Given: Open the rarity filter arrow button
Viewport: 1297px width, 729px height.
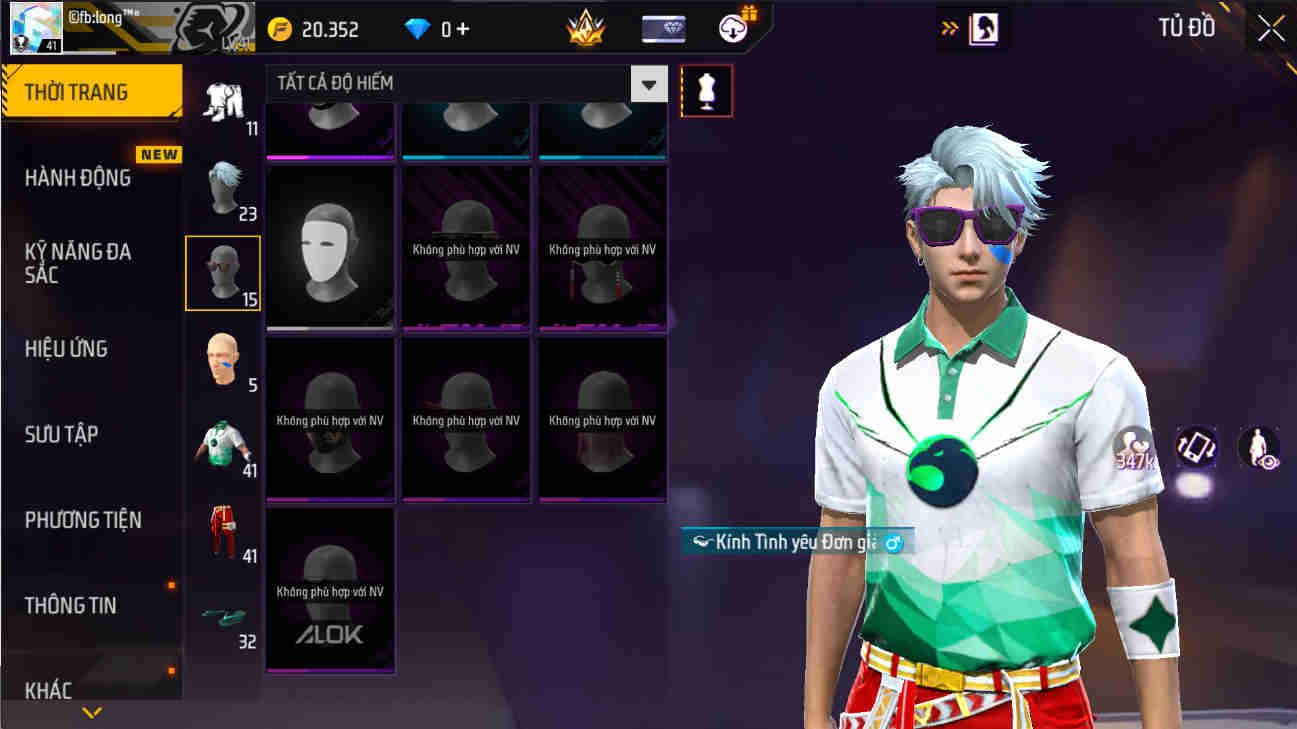Looking at the screenshot, I should (x=649, y=84).
